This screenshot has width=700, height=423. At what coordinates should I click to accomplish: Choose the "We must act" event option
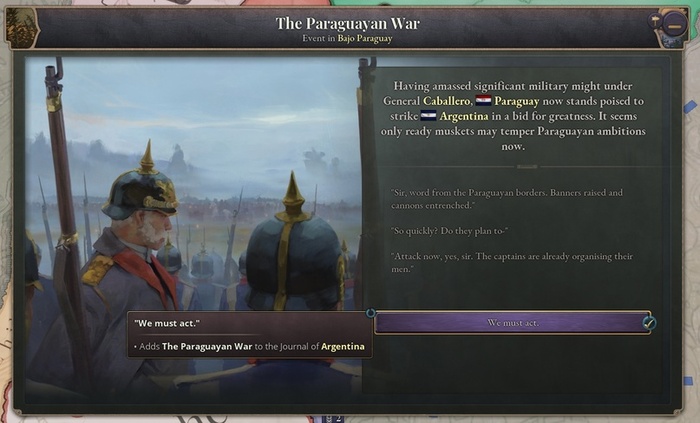click(511, 323)
